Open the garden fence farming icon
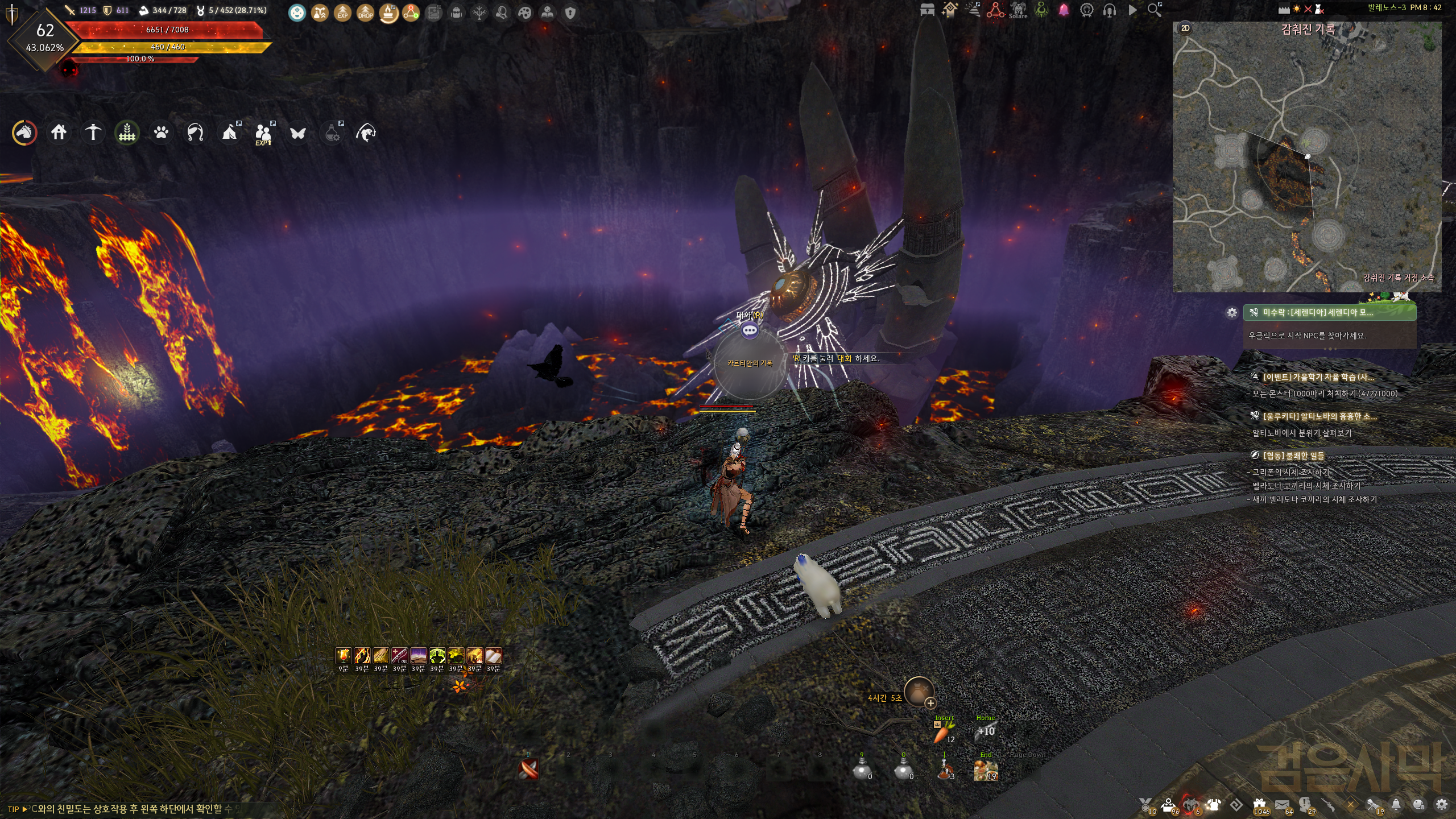The height and width of the screenshot is (819, 1456). [127, 133]
